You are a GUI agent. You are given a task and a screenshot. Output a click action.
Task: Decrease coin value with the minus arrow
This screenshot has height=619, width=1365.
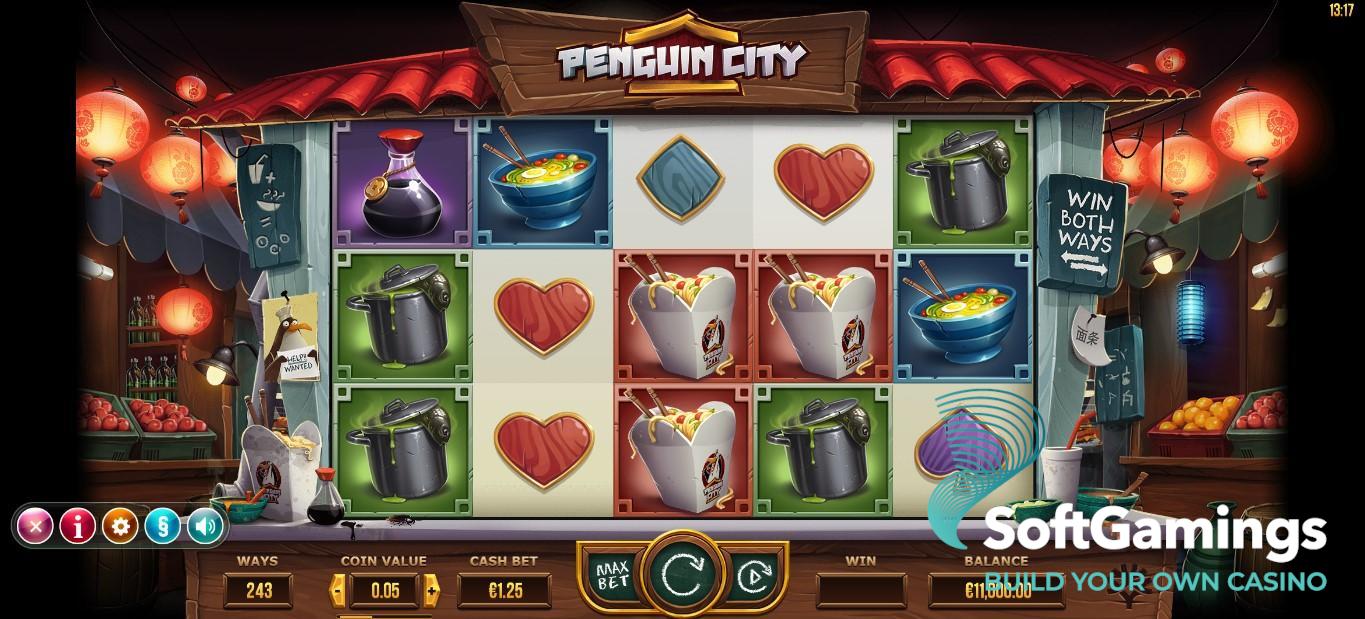pyautogui.click(x=339, y=590)
